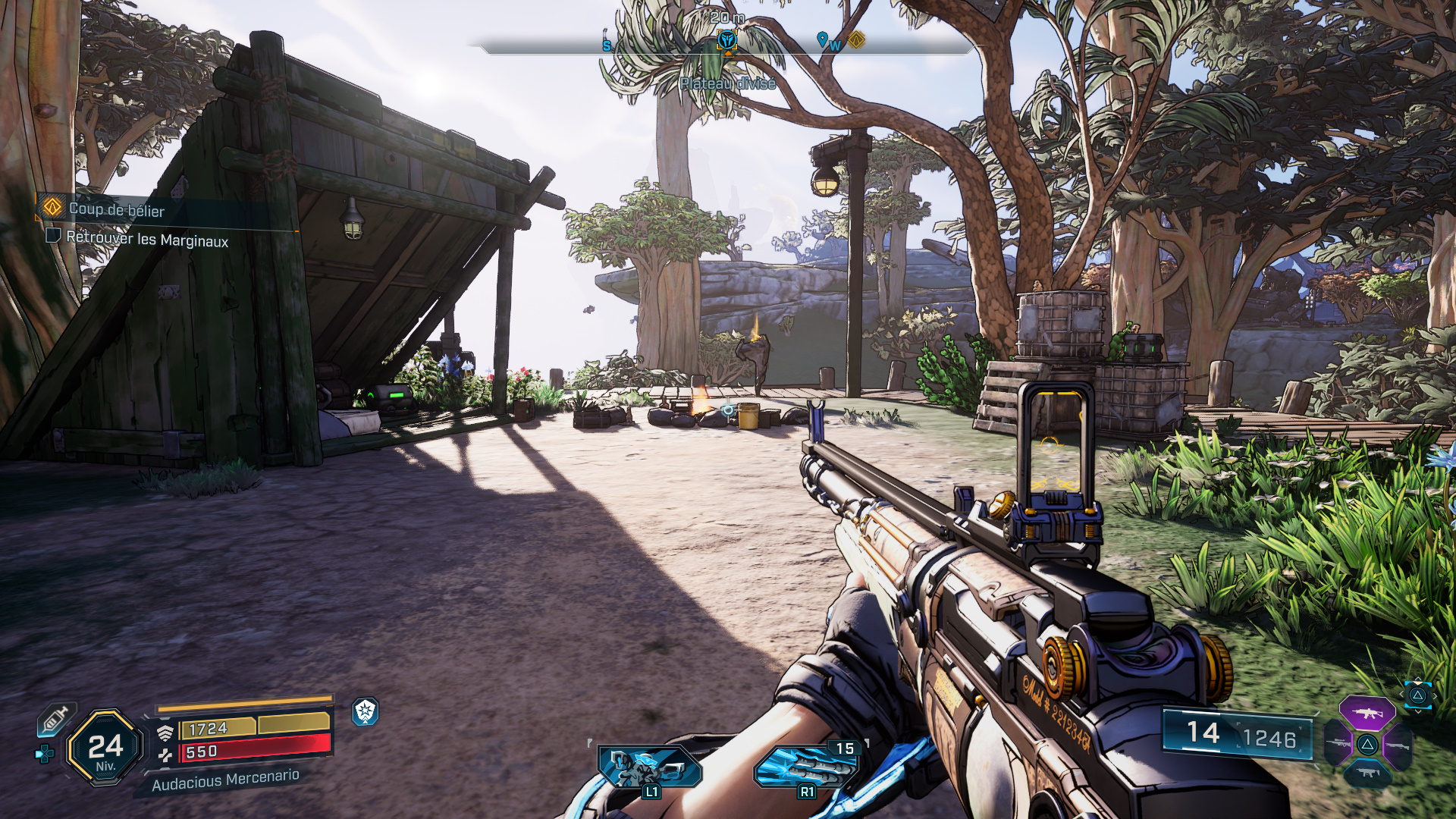Select the Coup de bélier quest tracker

point(115,209)
